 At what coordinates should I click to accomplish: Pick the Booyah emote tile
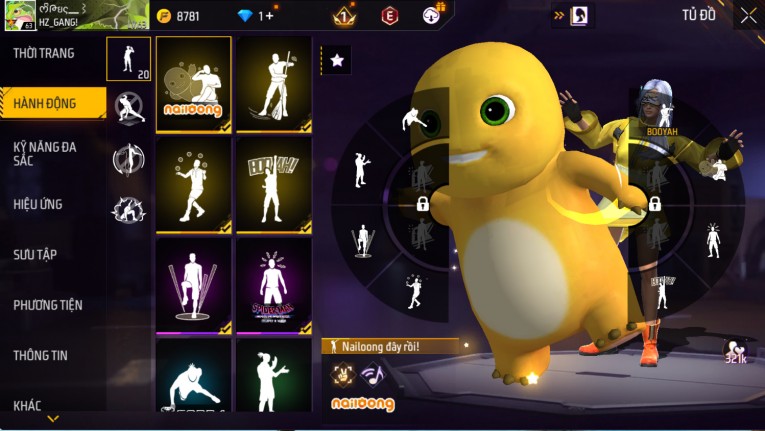273,183
